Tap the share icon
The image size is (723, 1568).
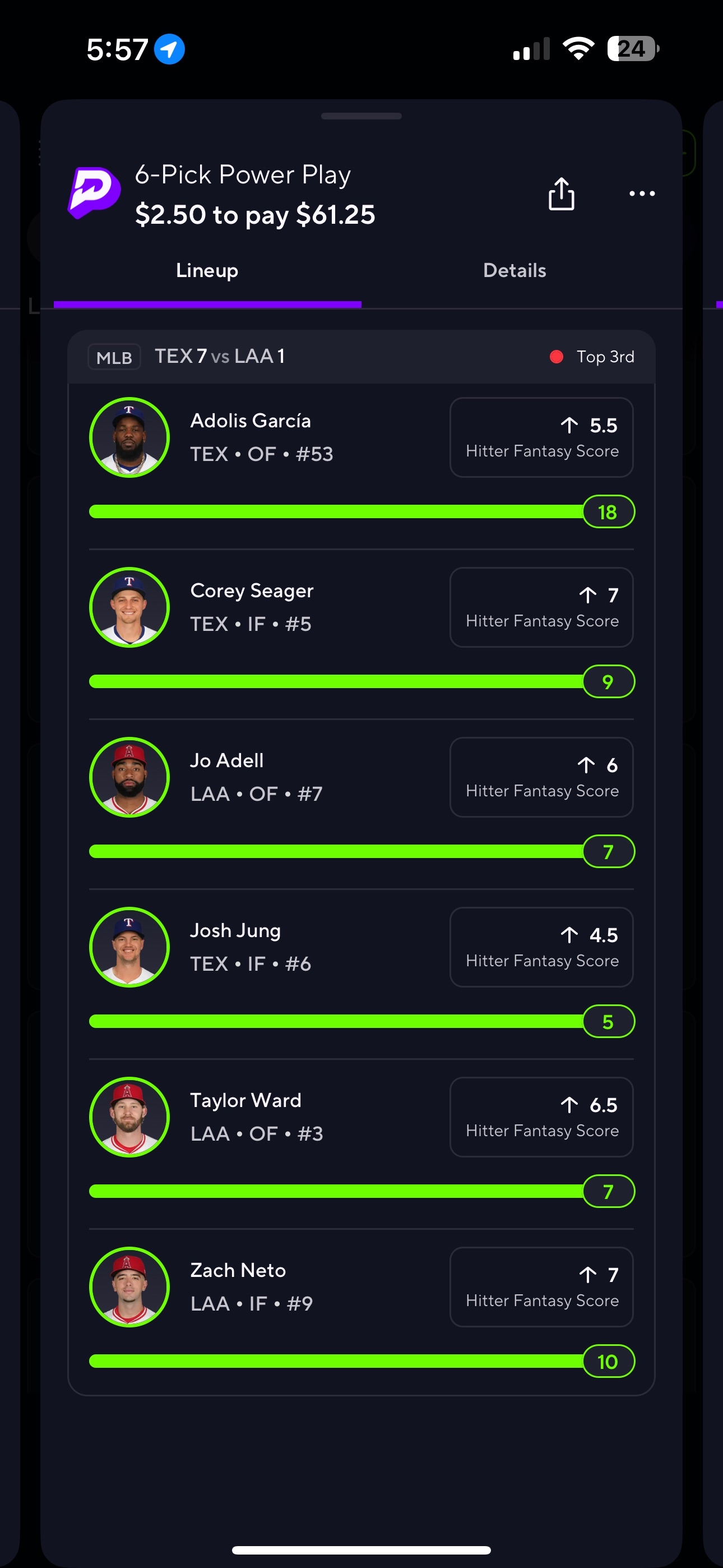[560, 194]
